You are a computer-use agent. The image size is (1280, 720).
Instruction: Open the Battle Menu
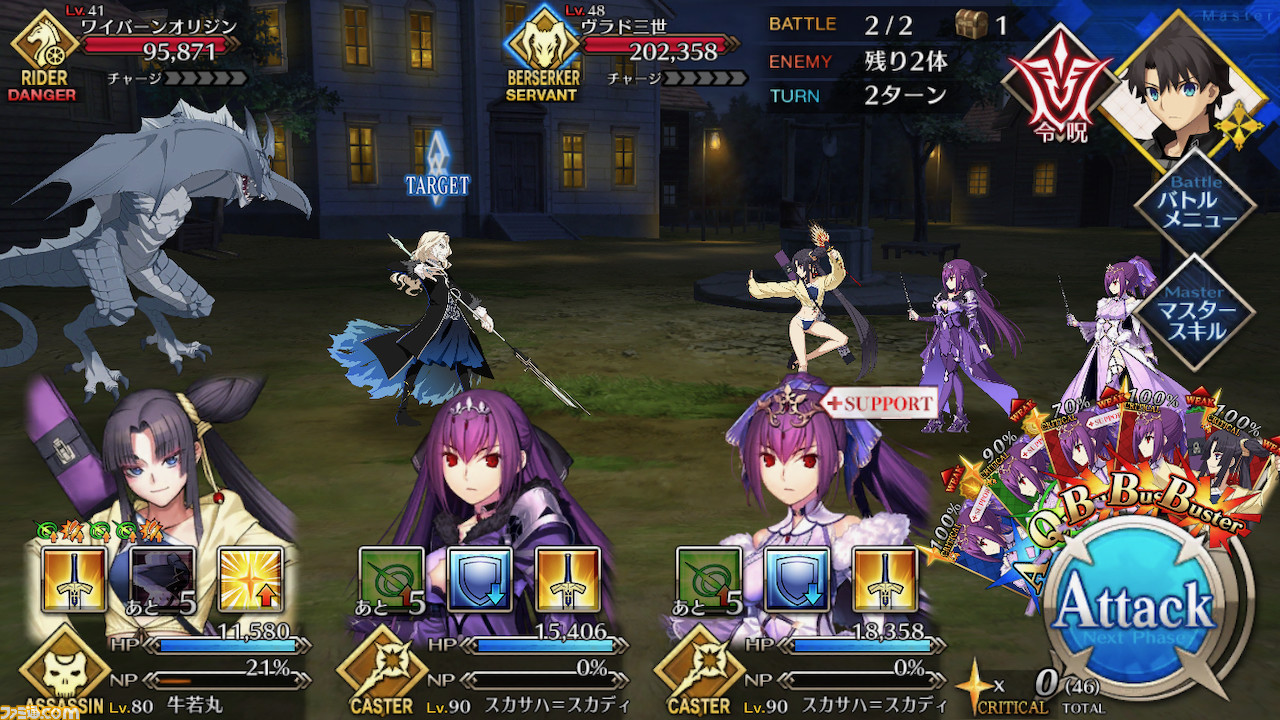[1196, 205]
